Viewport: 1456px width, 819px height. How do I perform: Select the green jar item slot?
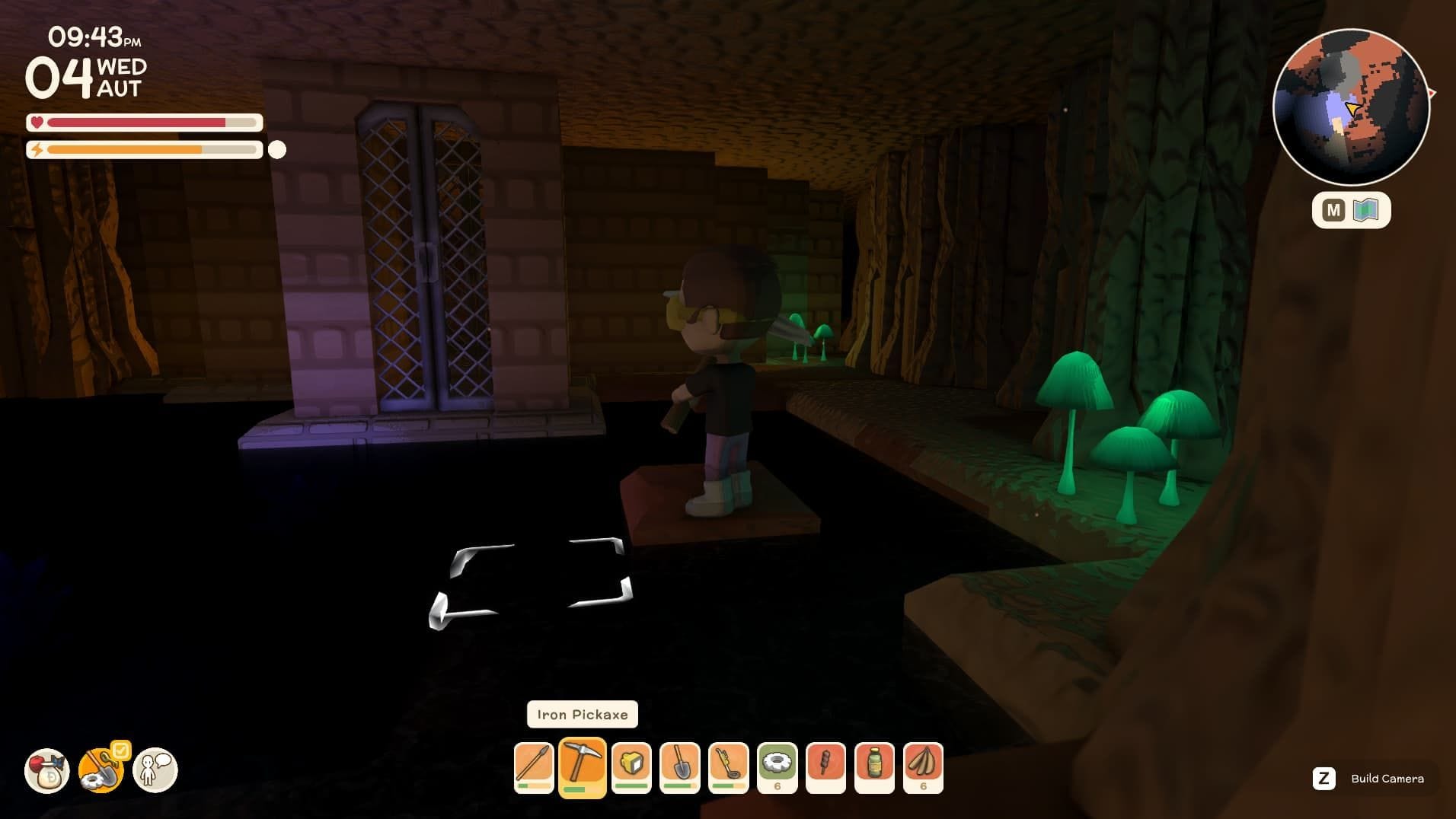coord(875,766)
